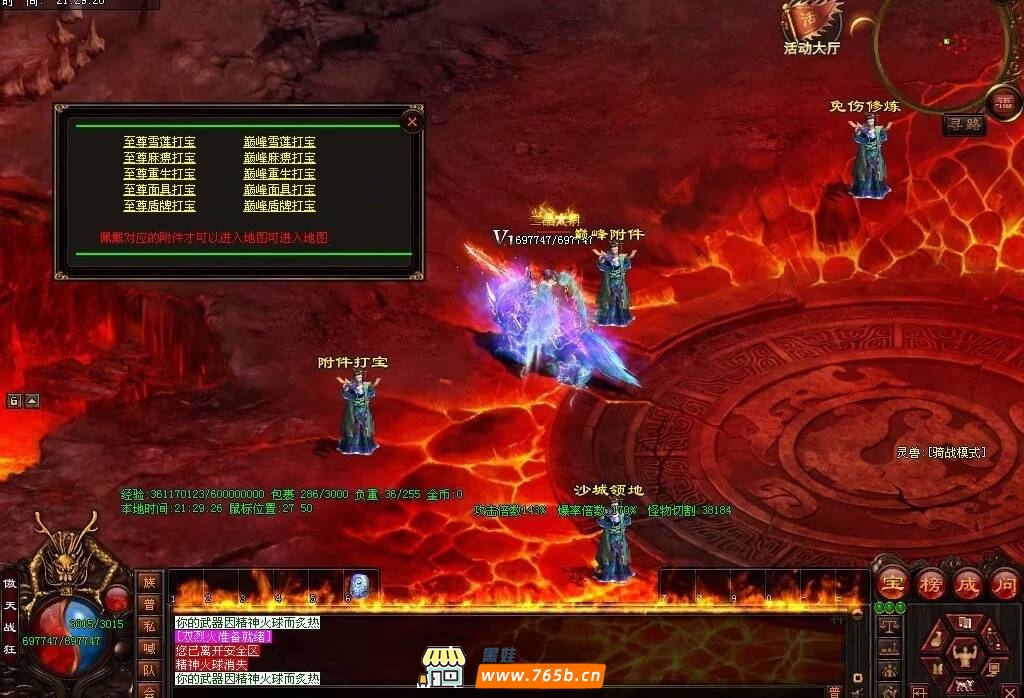Select the 至尊麻痹打宝 option

coord(159,158)
